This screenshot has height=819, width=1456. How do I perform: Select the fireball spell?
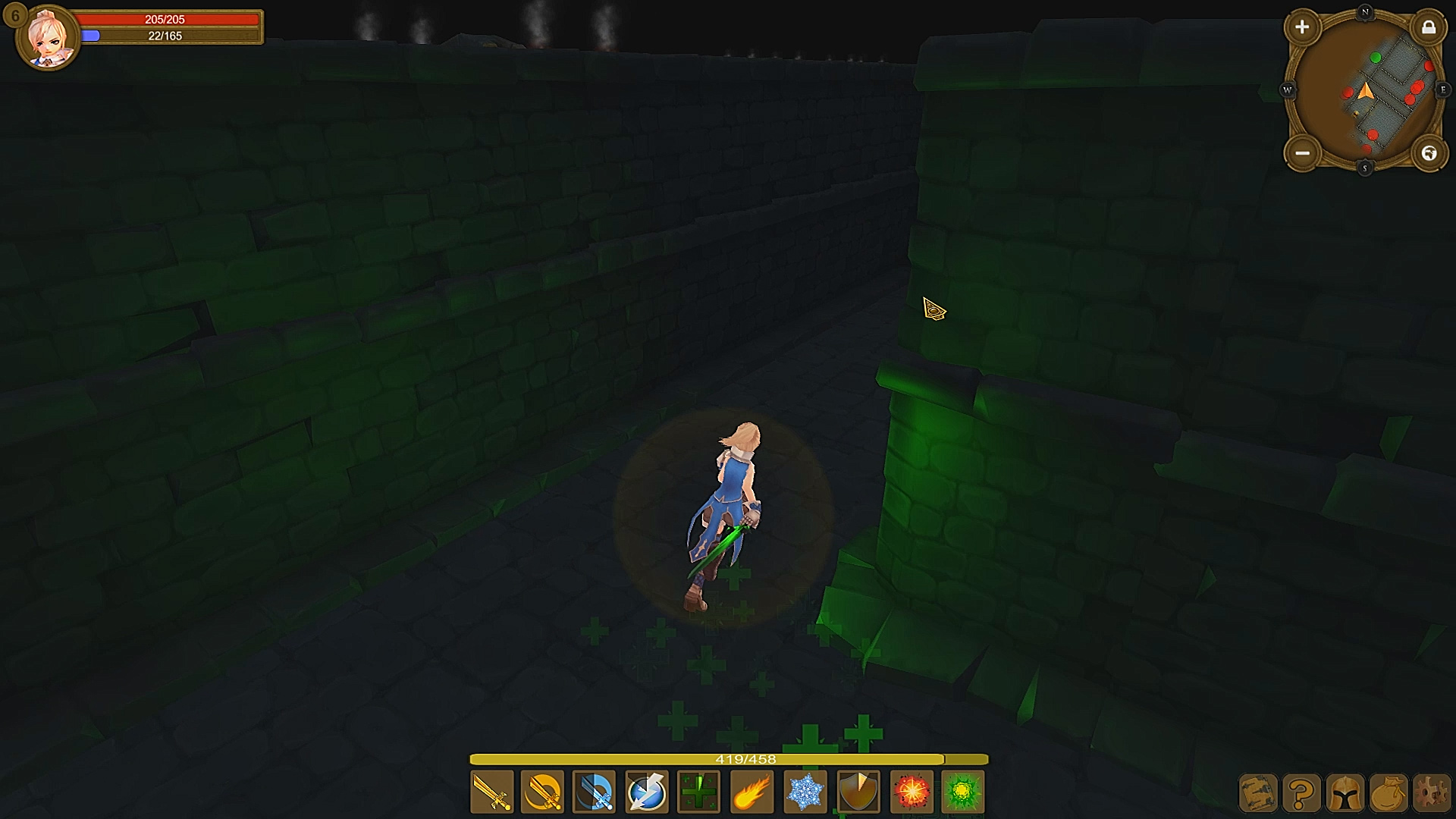pyautogui.click(x=752, y=791)
